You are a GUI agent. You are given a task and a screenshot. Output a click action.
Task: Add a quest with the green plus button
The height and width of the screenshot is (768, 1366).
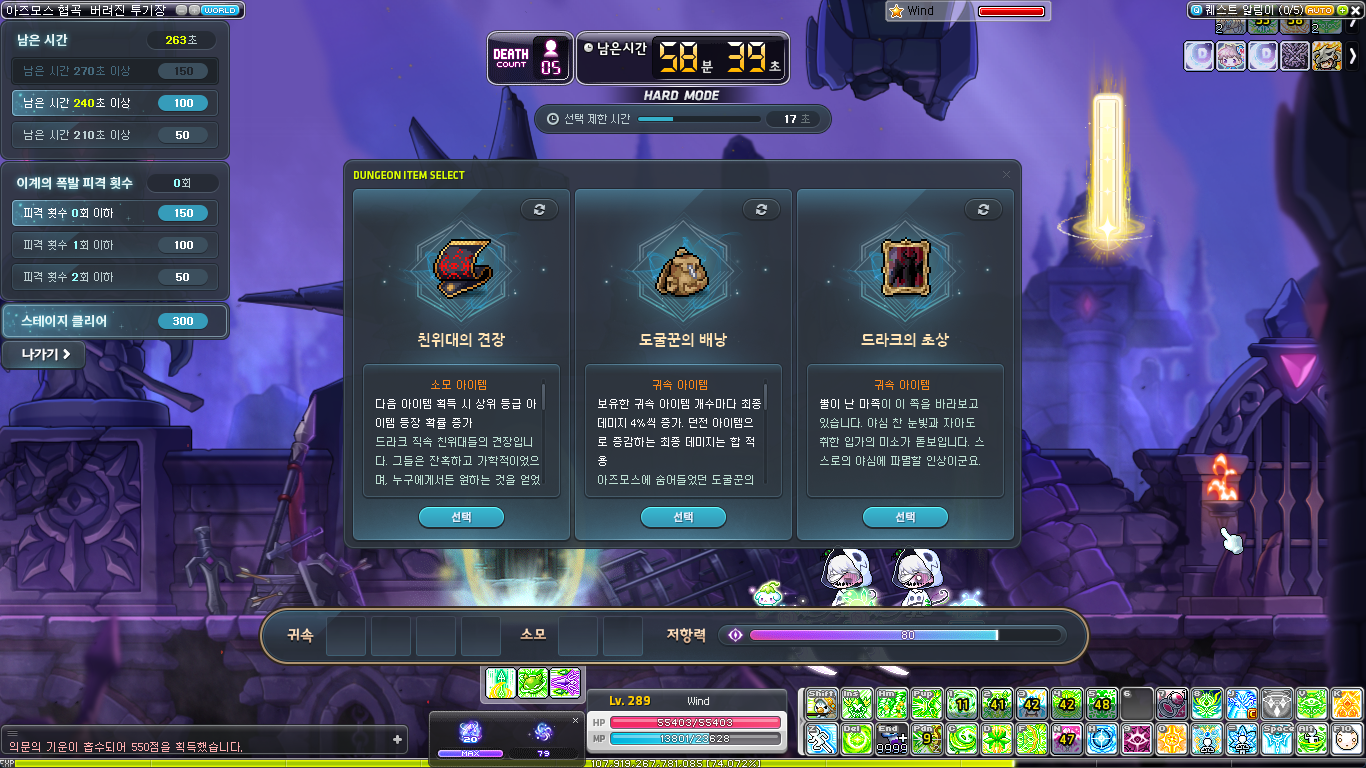pos(1342,10)
